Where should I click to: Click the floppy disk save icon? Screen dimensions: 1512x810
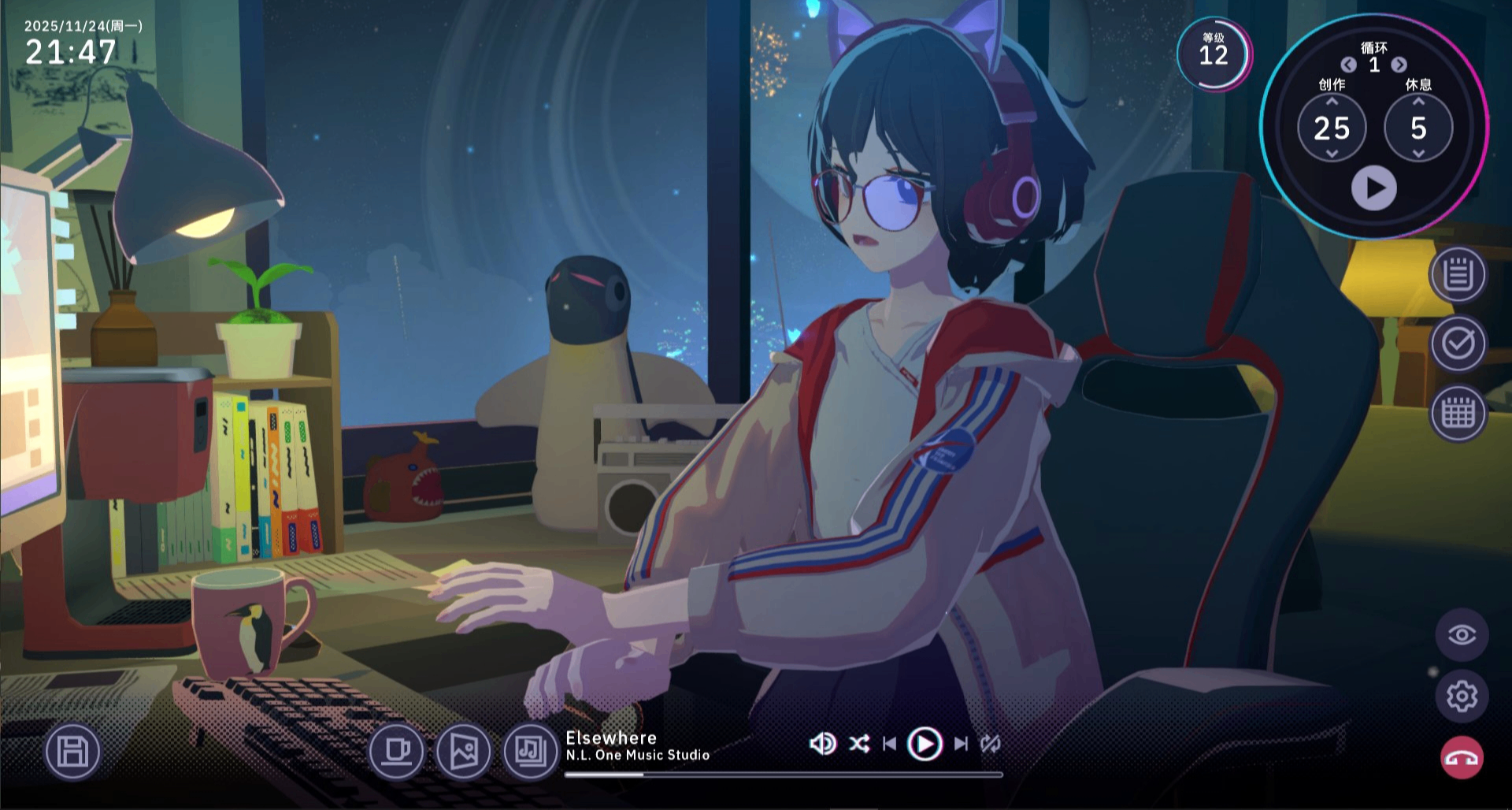[72, 752]
